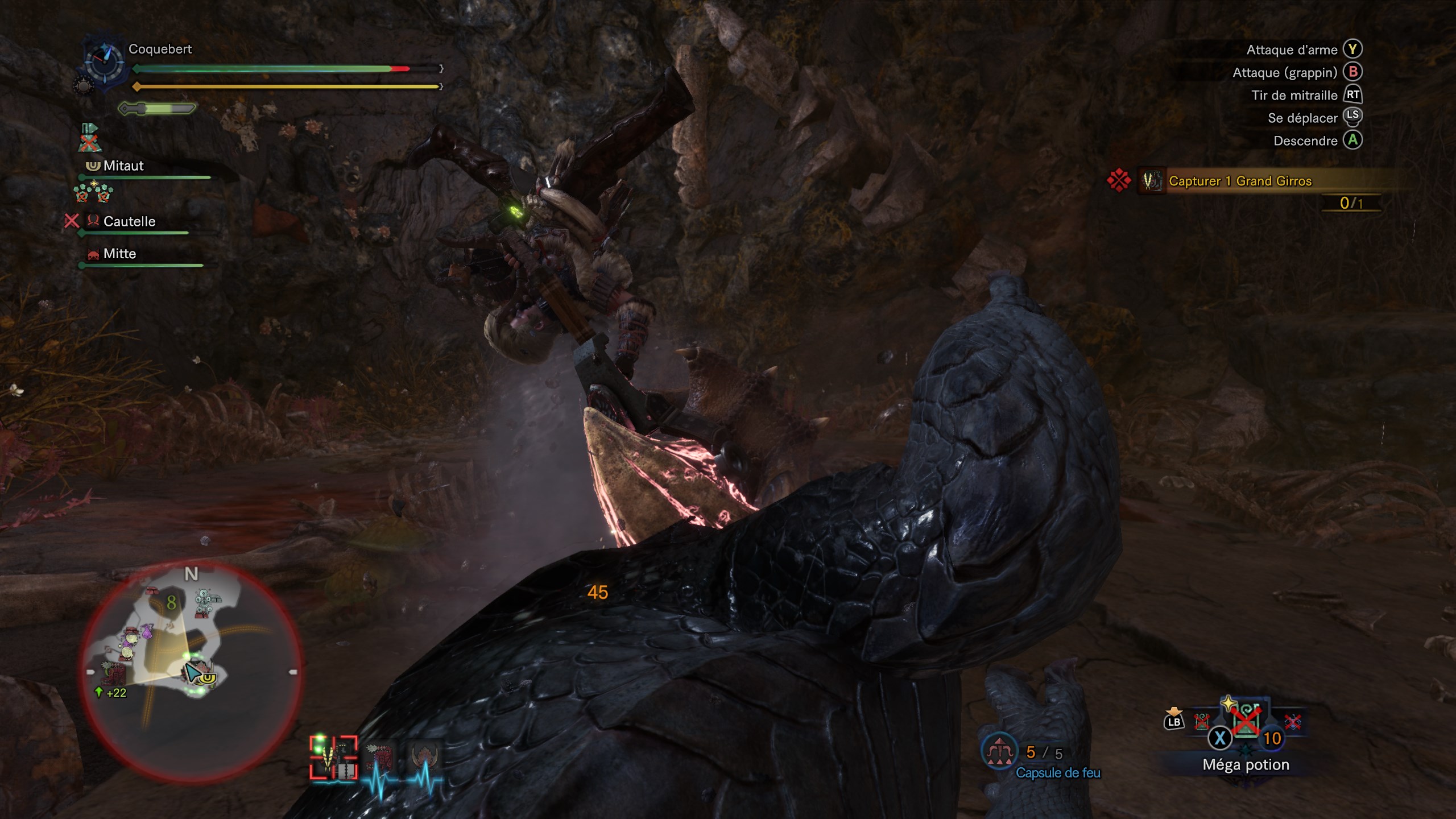Screen dimensions: 1456x819
Task: Select Palico companion Mitte
Action: [119, 254]
